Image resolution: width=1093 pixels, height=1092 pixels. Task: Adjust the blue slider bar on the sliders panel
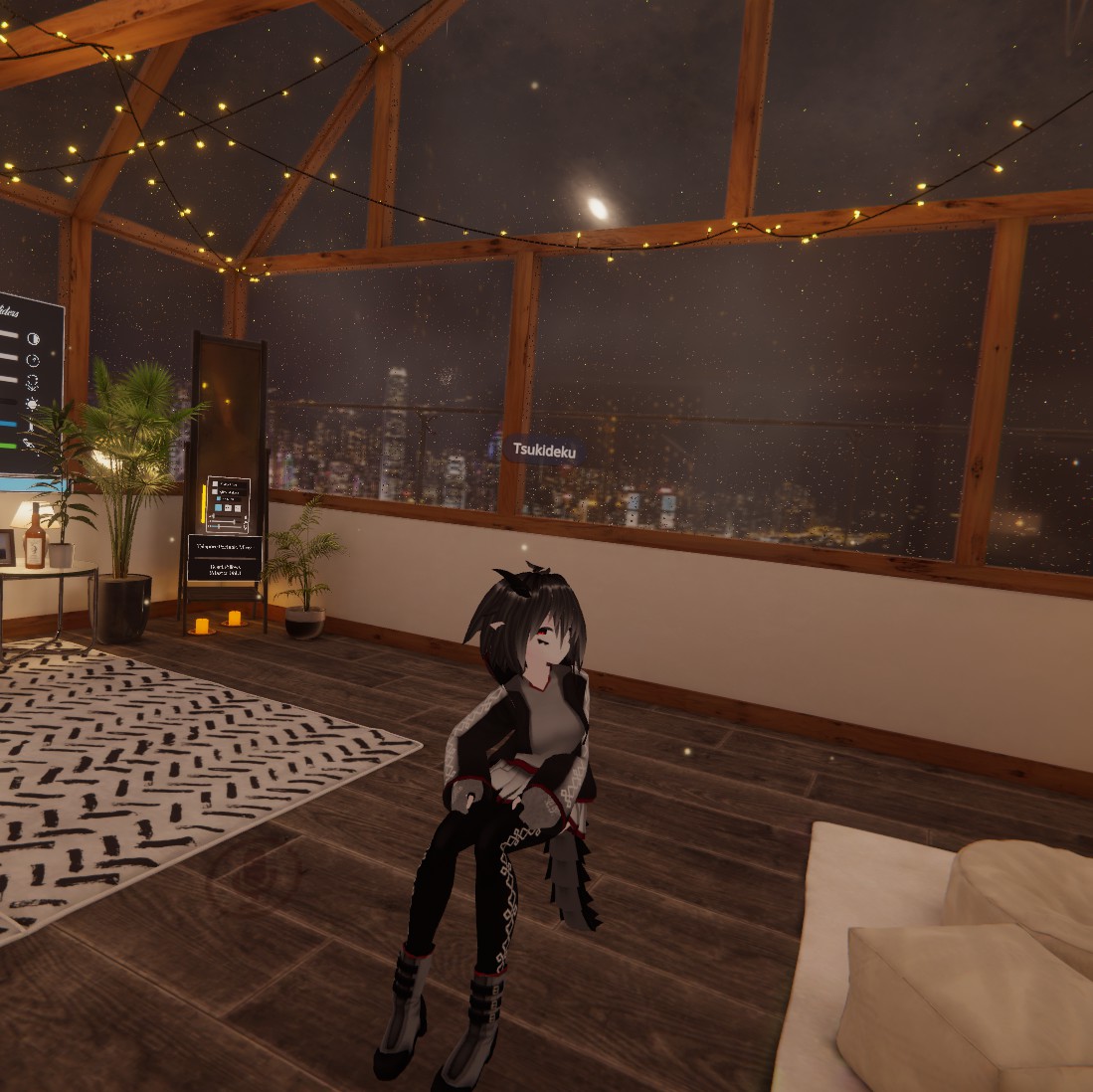pyautogui.click(x=8, y=425)
